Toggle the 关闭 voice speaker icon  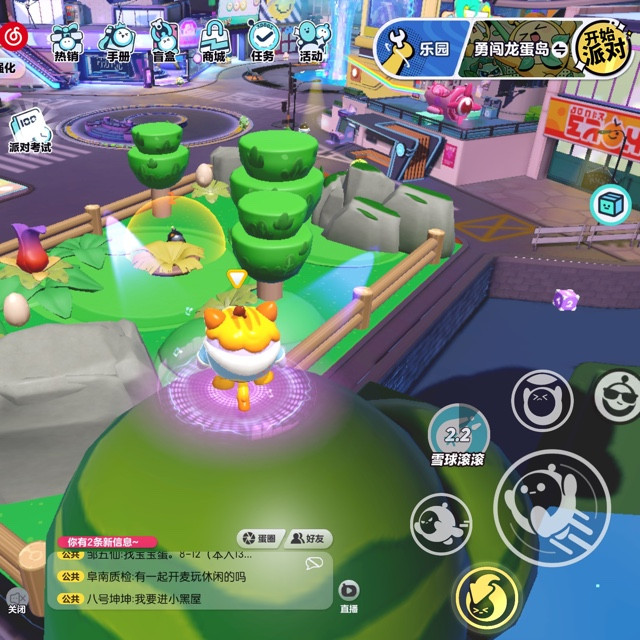coord(17,597)
